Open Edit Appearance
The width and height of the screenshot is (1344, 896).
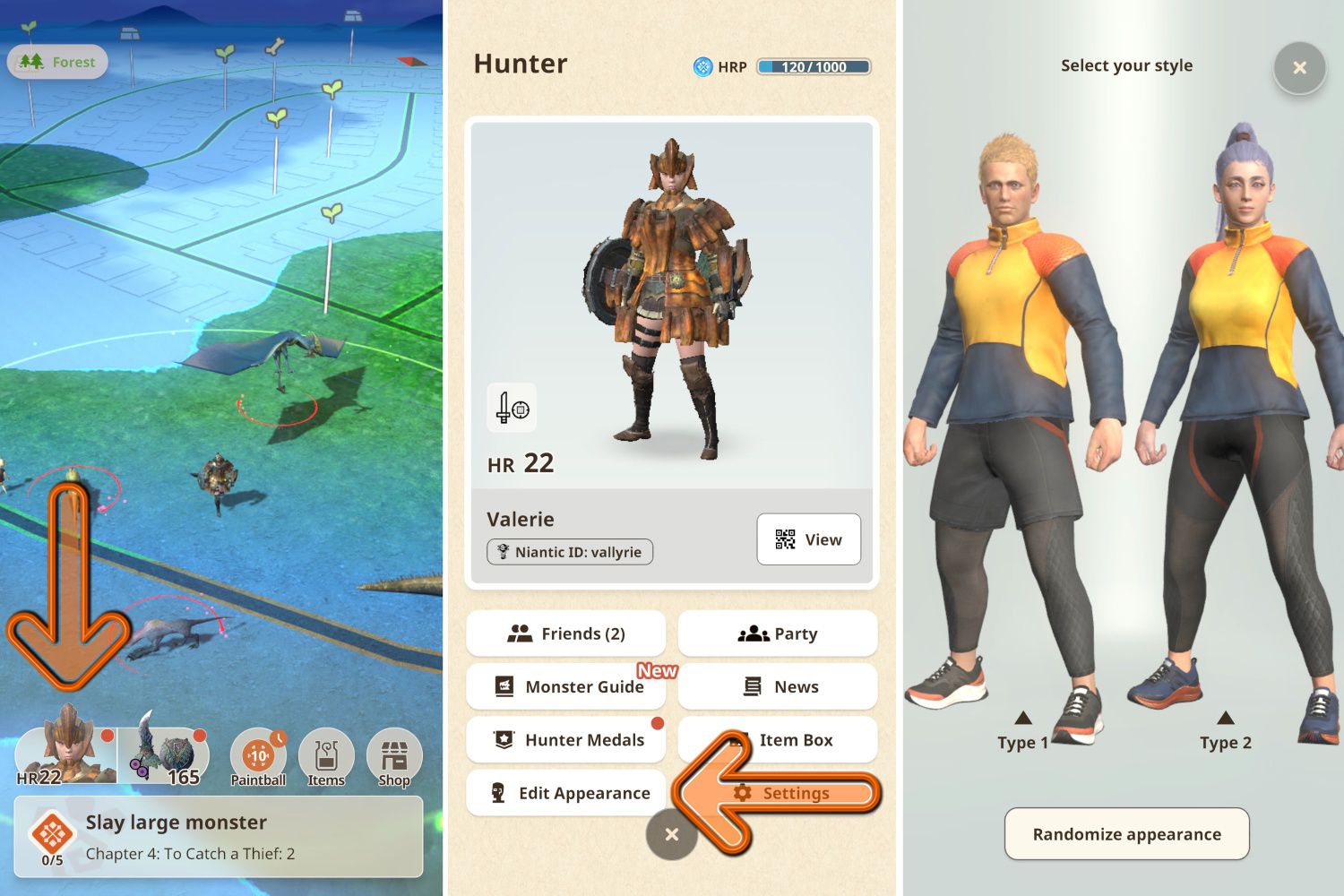click(565, 793)
